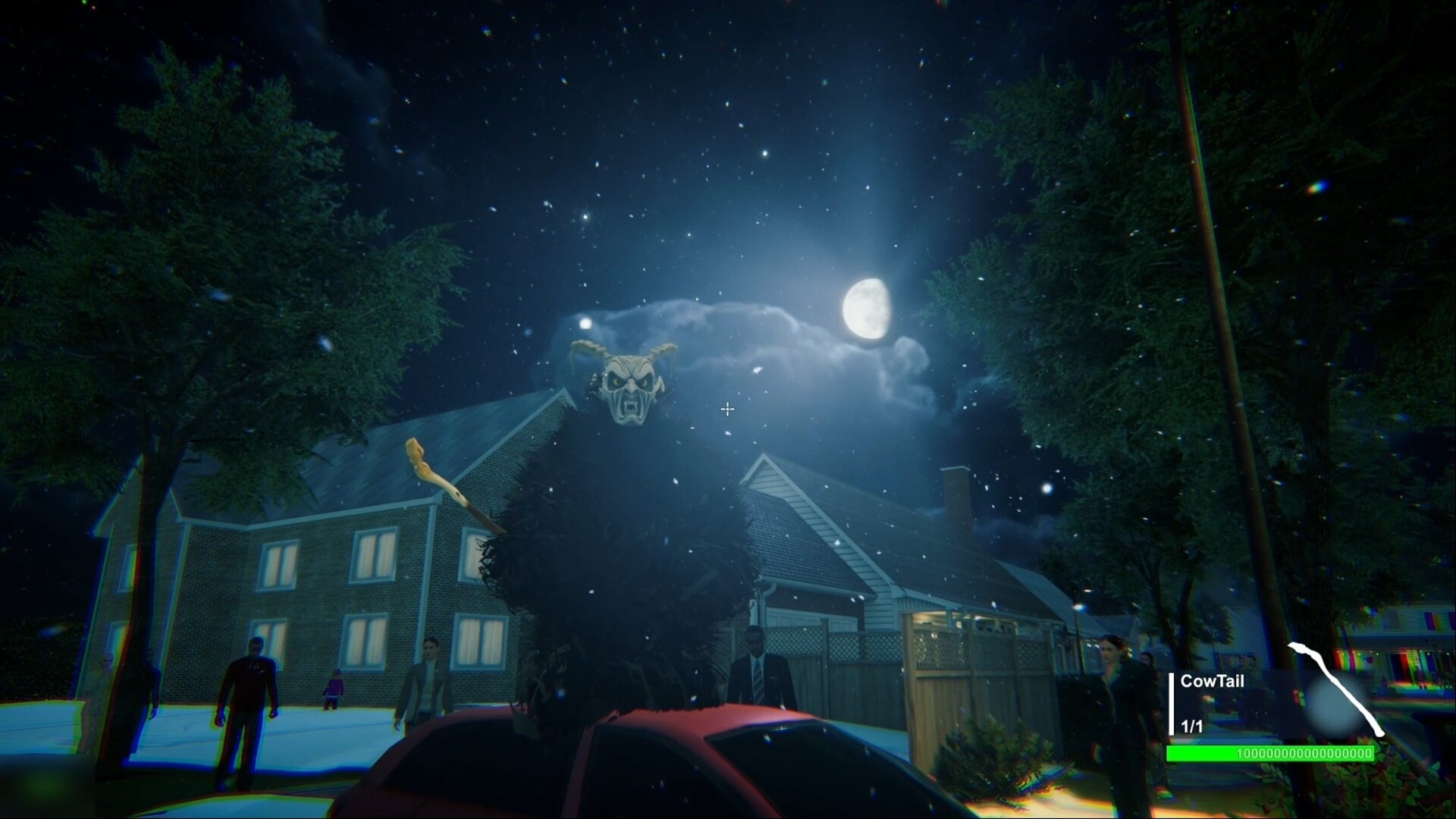Select the CowTail weapon label
Screen dimensions: 1456x819
pos(1212,681)
